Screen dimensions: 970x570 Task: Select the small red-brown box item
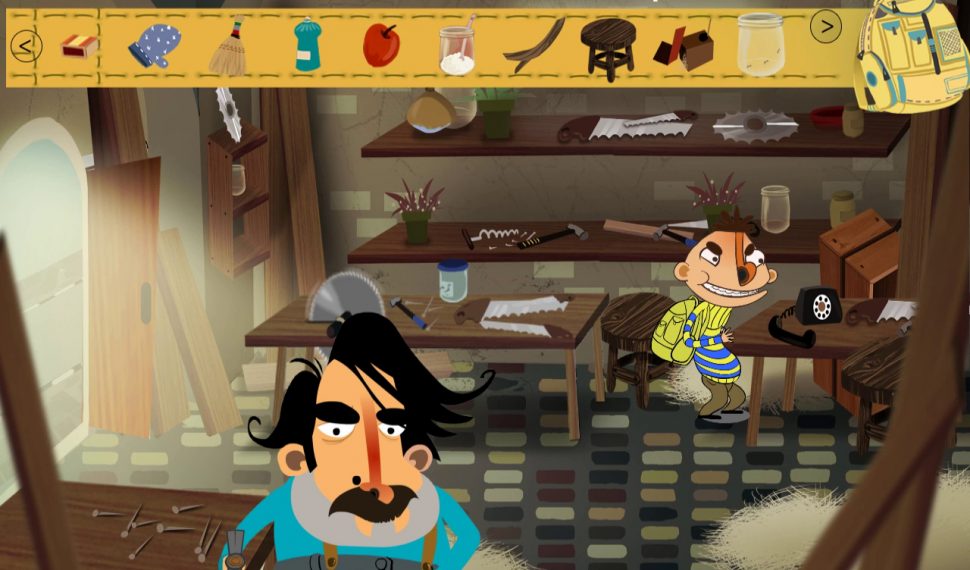[x=684, y=47]
